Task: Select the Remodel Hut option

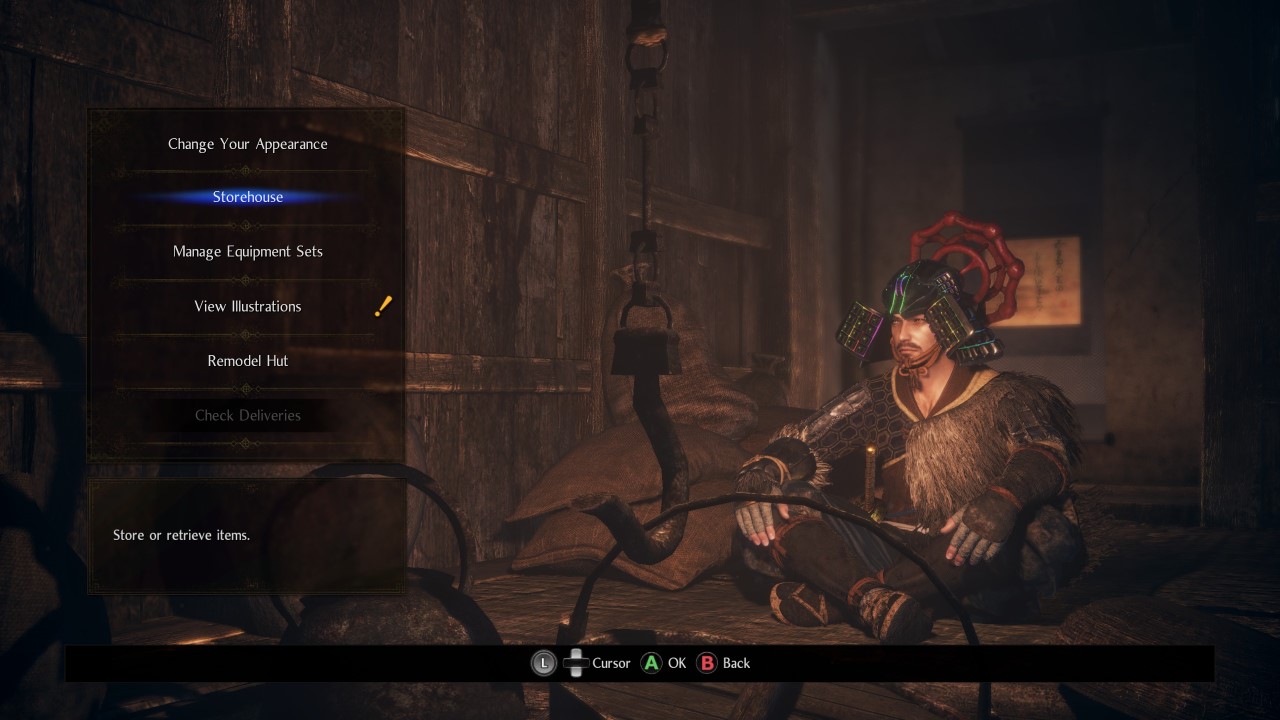Action: pos(247,360)
